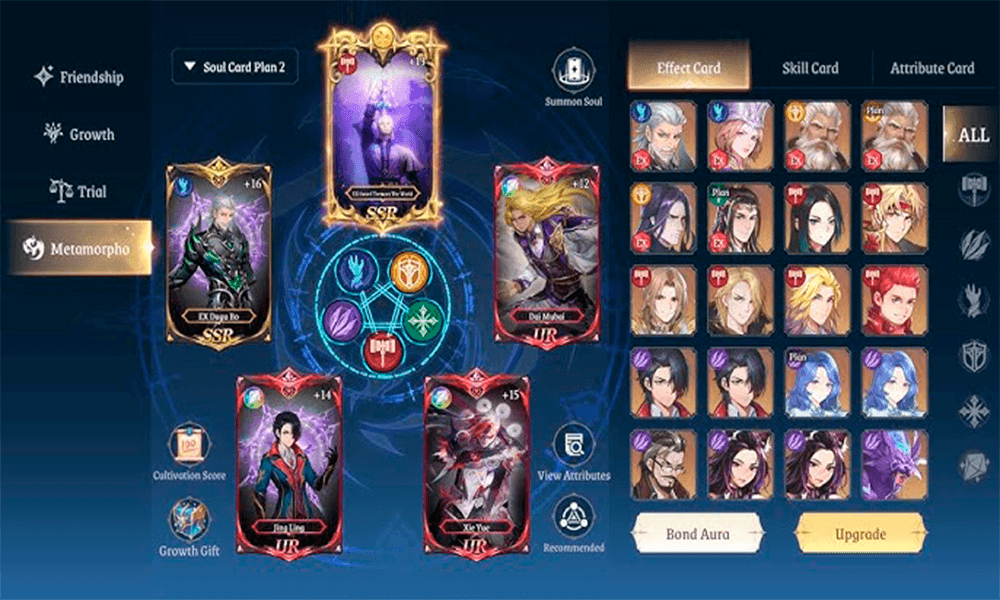Expand the Soul Card Plan 2 dropdown
Viewport: 1000px width, 600px height.
click(234, 67)
